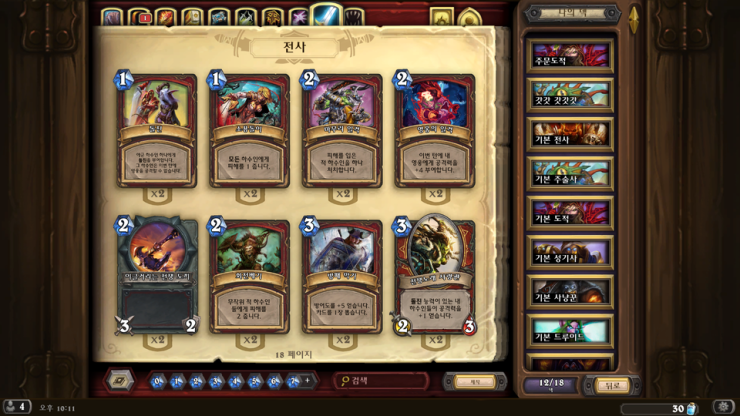740x416 pixels.
Task: Select the Whirlwind card (소용돌이)
Action: (x=250, y=130)
